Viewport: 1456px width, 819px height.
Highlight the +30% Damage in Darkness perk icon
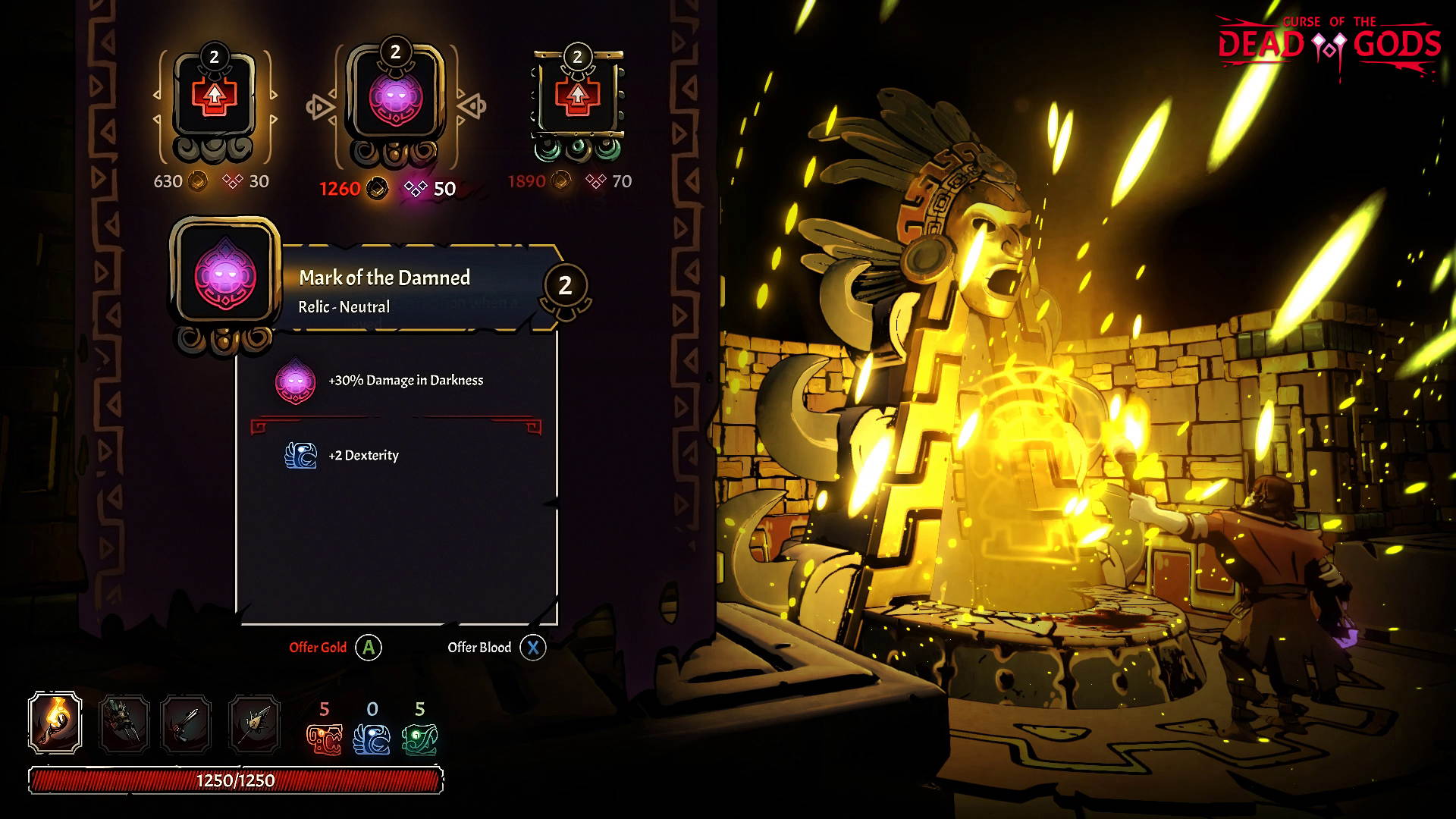point(297,380)
